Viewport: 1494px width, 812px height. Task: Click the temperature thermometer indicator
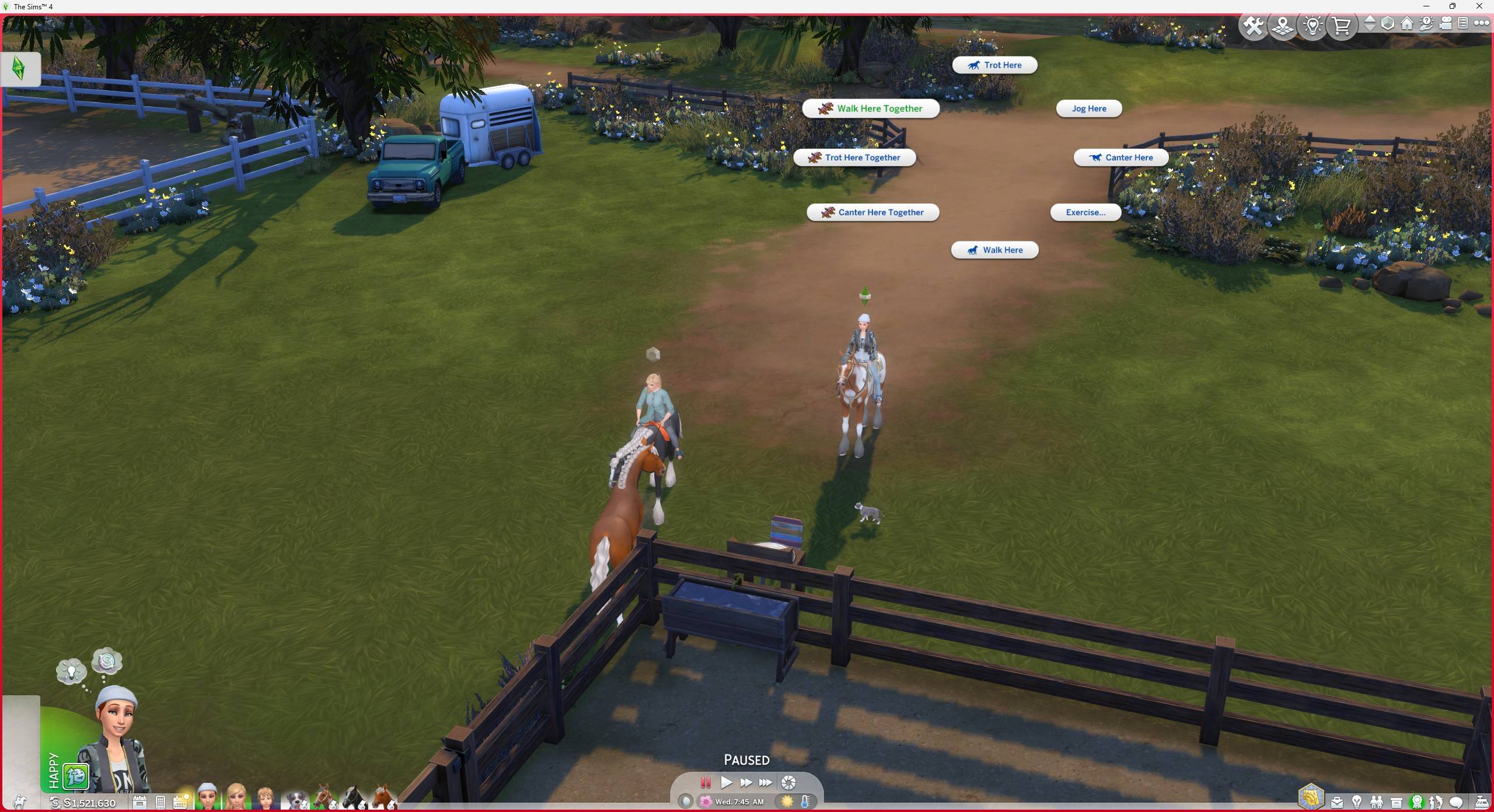[807, 801]
